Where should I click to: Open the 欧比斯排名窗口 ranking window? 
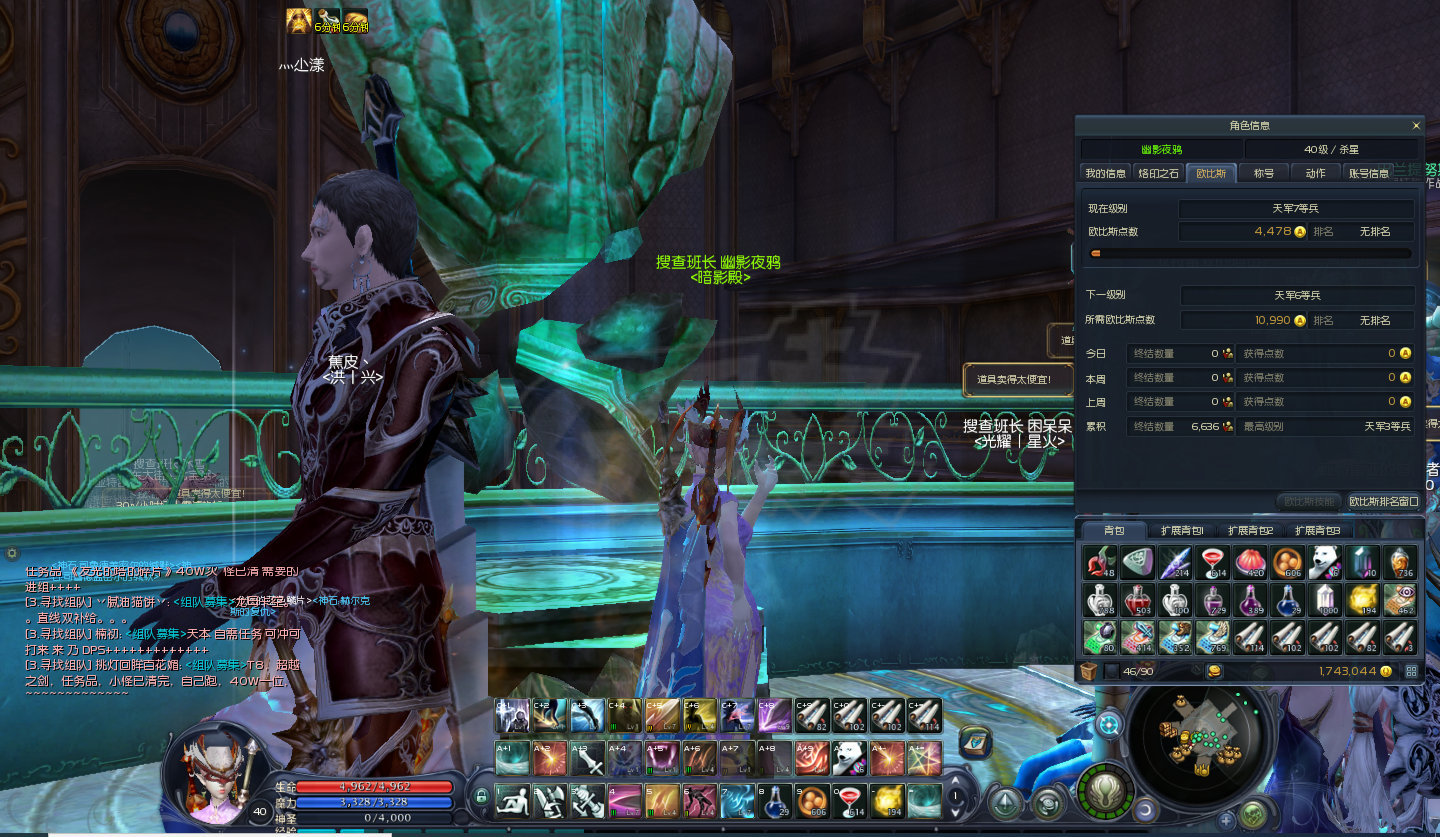(1384, 501)
